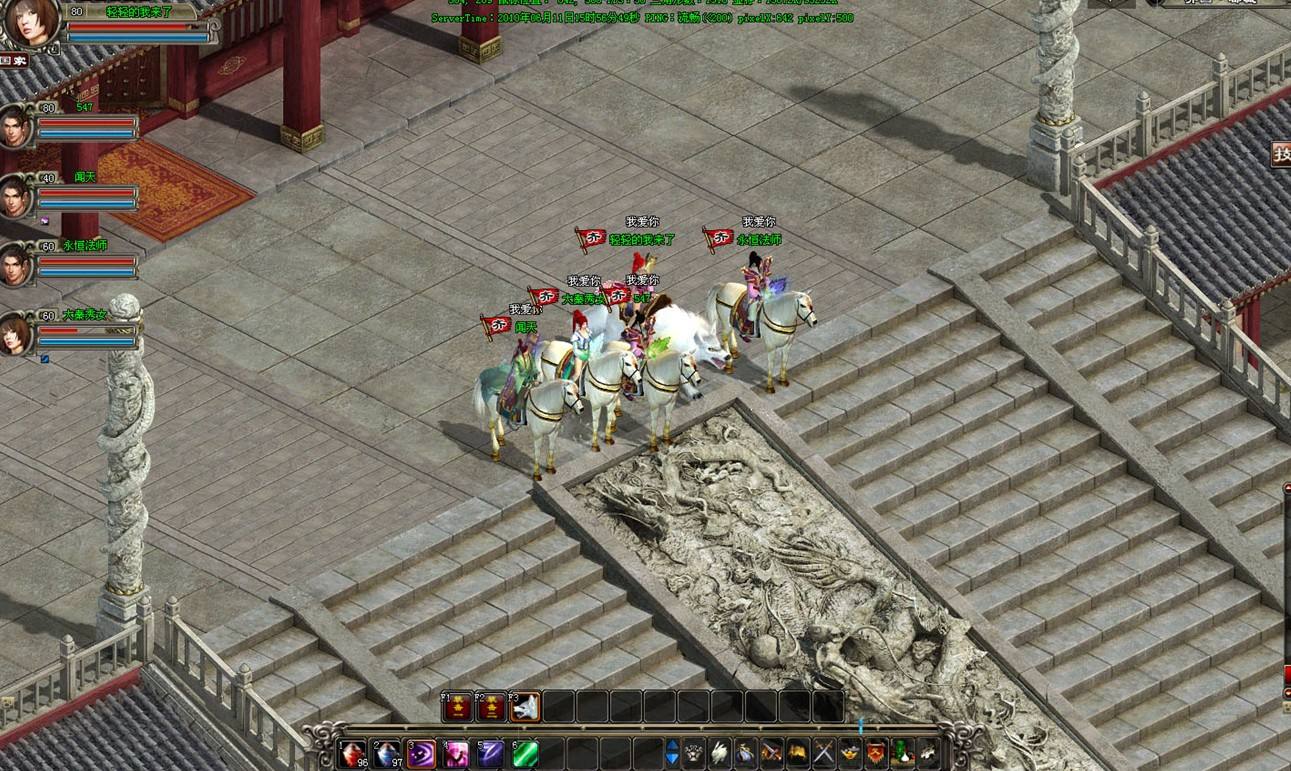Select the F1 red banner hotkey slot

(457, 707)
